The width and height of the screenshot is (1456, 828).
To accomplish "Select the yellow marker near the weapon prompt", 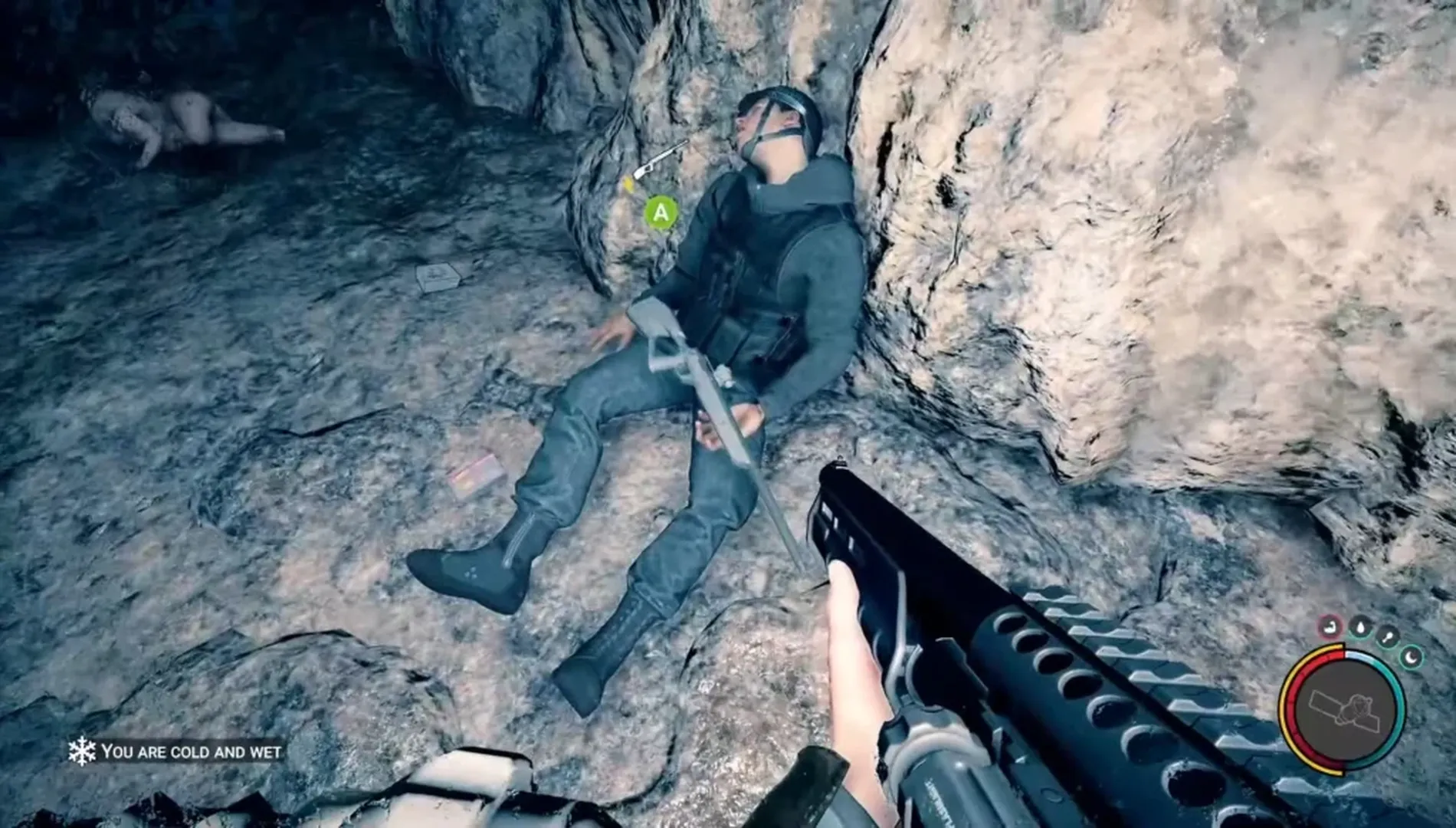I will coord(628,182).
